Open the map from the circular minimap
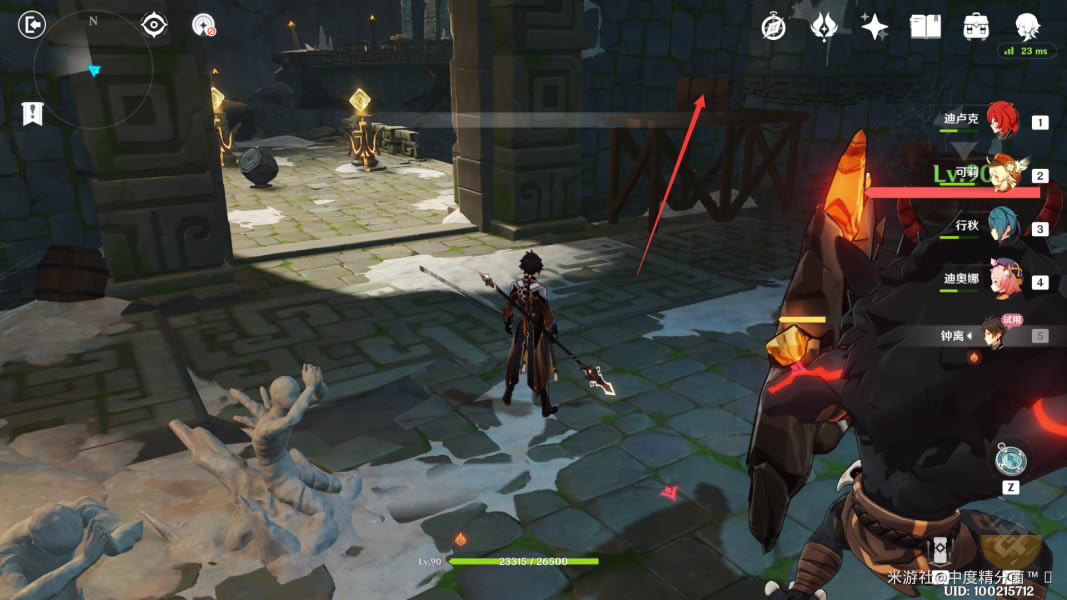Image resolution: width=1067 pixels, height=600 pixels. pos(93,69)
